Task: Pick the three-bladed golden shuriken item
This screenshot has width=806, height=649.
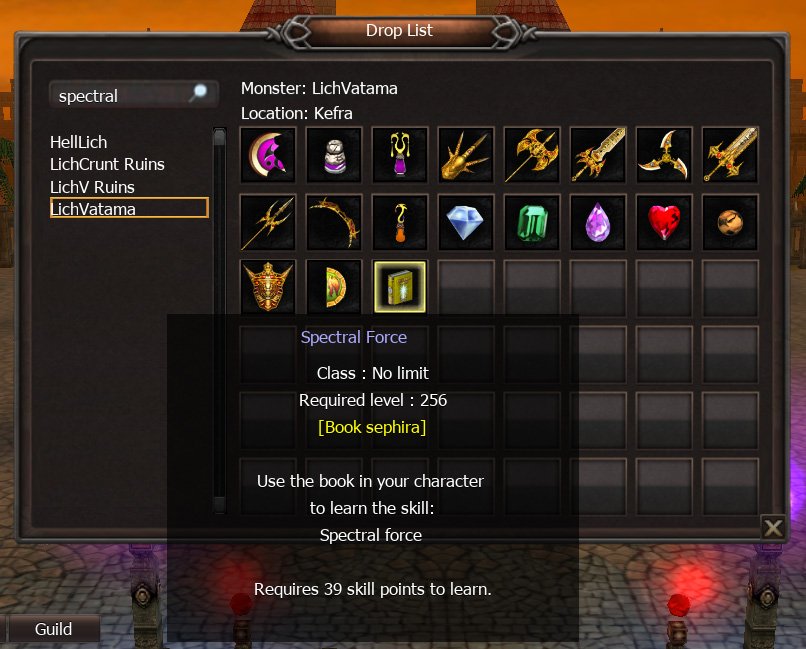Action: pos(664,155)
